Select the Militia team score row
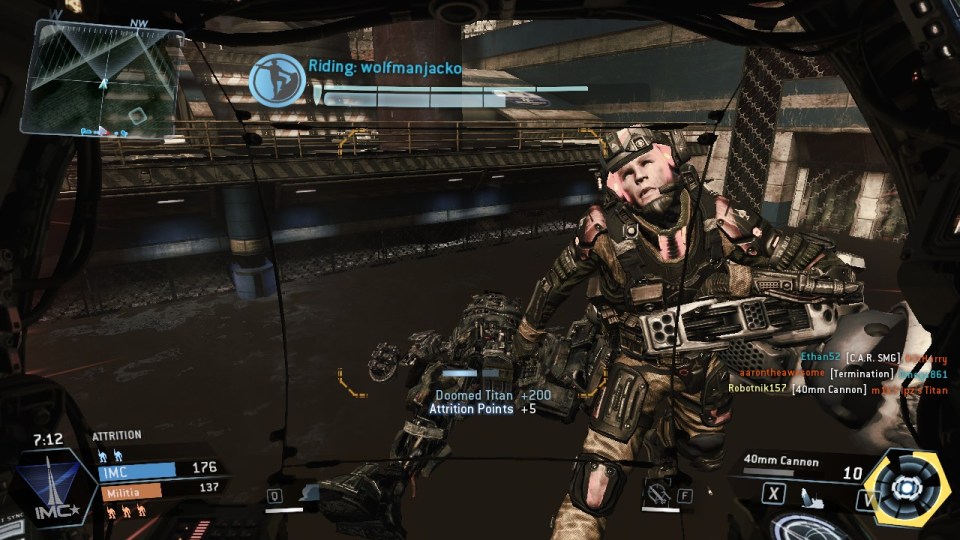 click(x=160, y=490)
